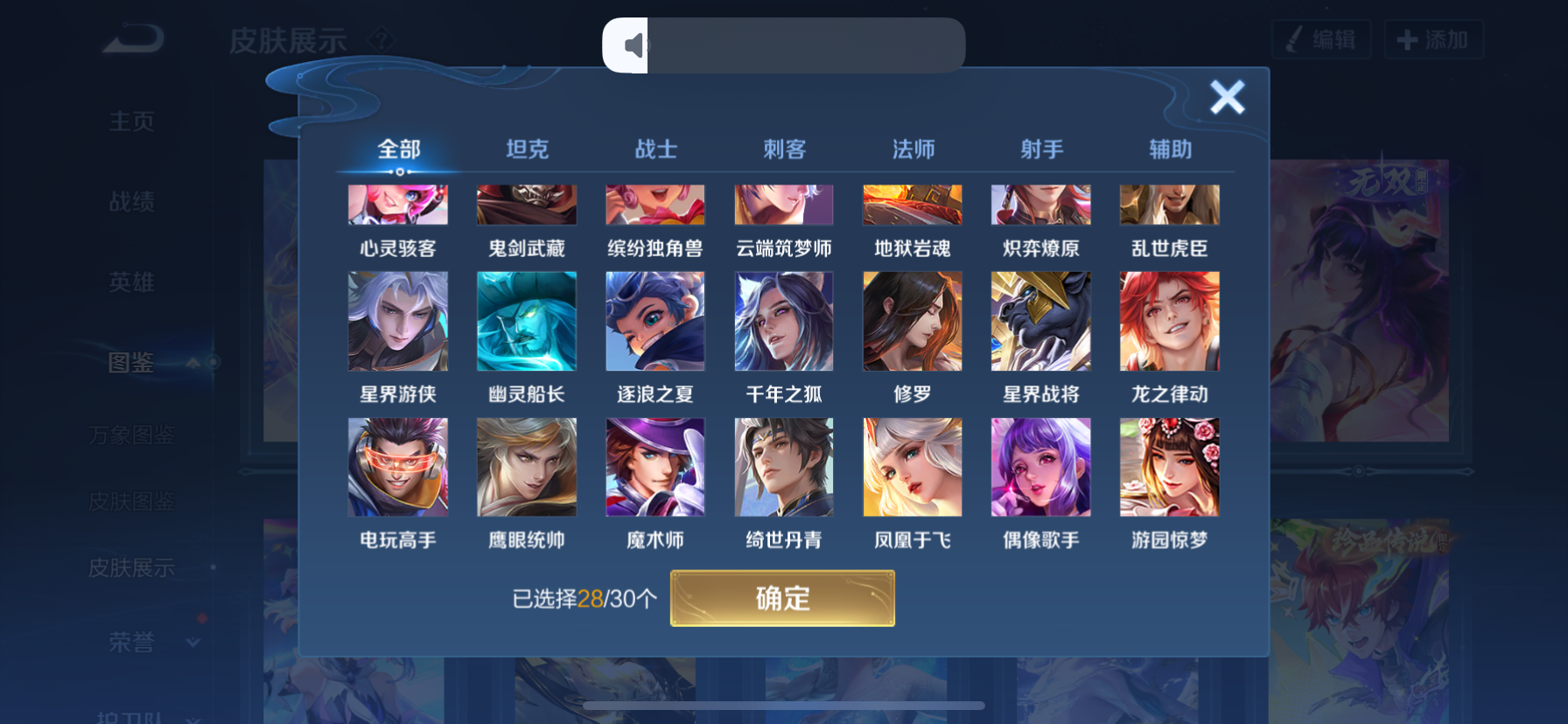Viewport: 1568px width, 724px height.
Task: Confirm selection with the 确定 button
Action: tap(781, 598)
